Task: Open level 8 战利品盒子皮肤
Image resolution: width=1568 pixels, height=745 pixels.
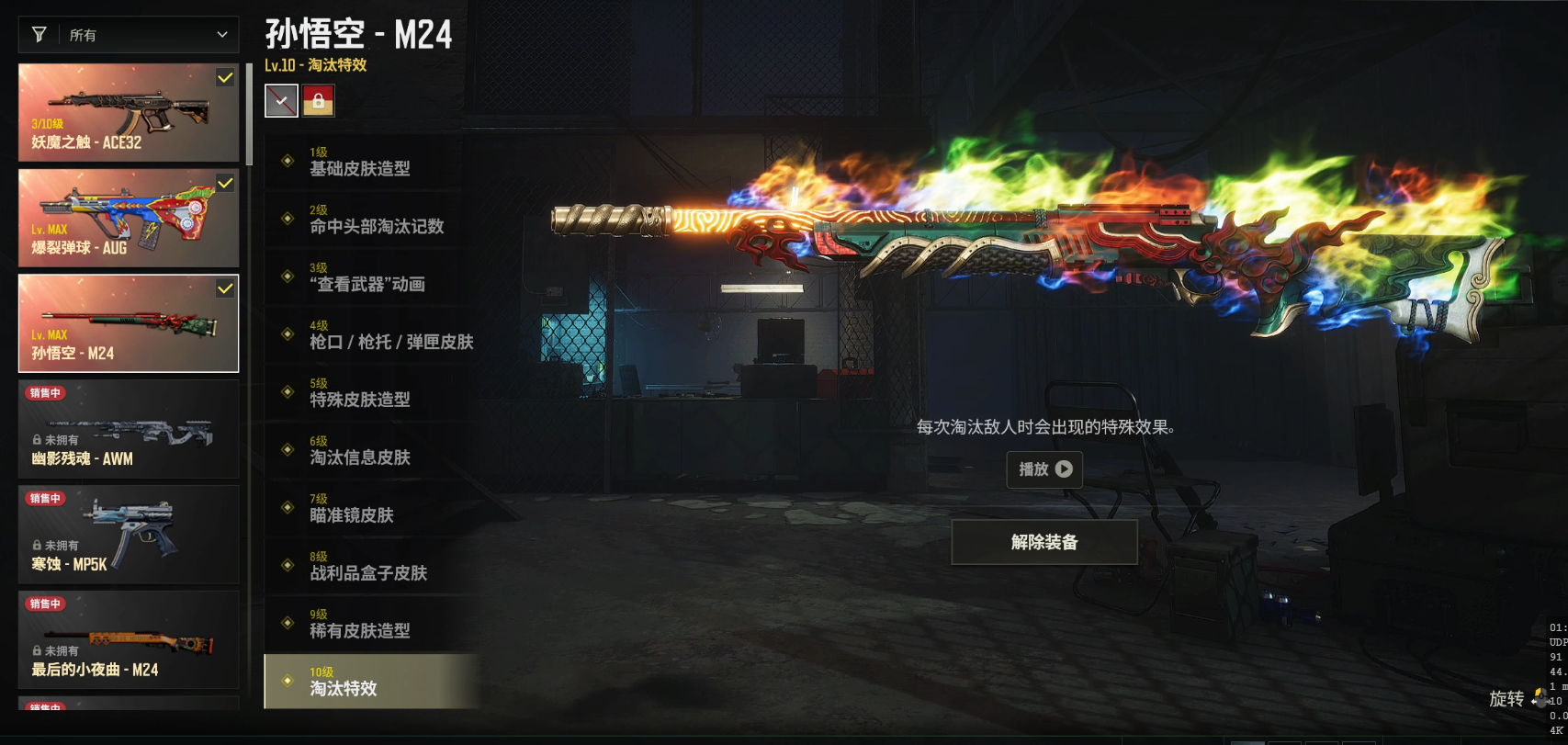Action: tap(372, 567)
